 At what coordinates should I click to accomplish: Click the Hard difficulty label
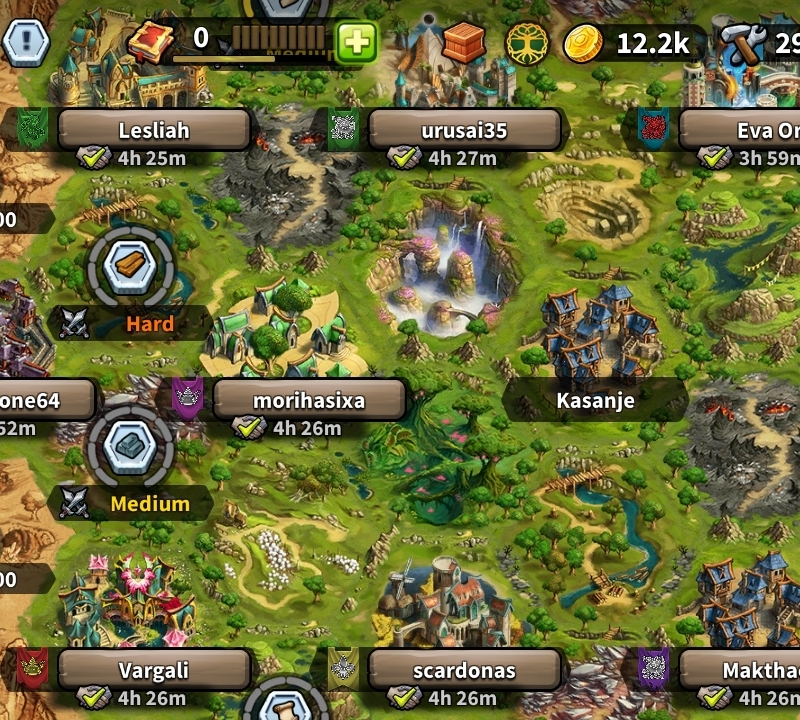tap(150, 324)
